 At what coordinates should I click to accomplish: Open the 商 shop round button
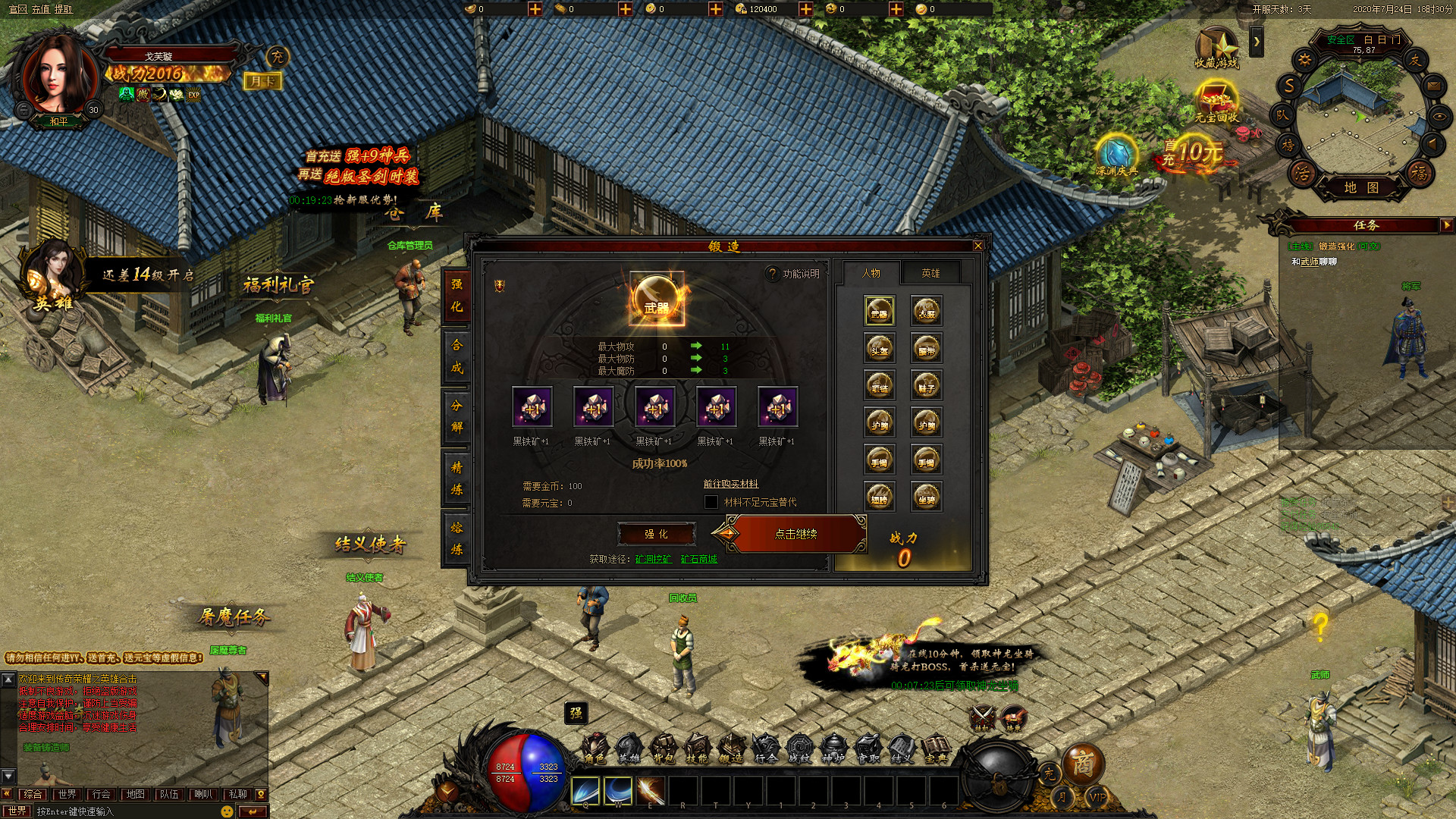1082,763
